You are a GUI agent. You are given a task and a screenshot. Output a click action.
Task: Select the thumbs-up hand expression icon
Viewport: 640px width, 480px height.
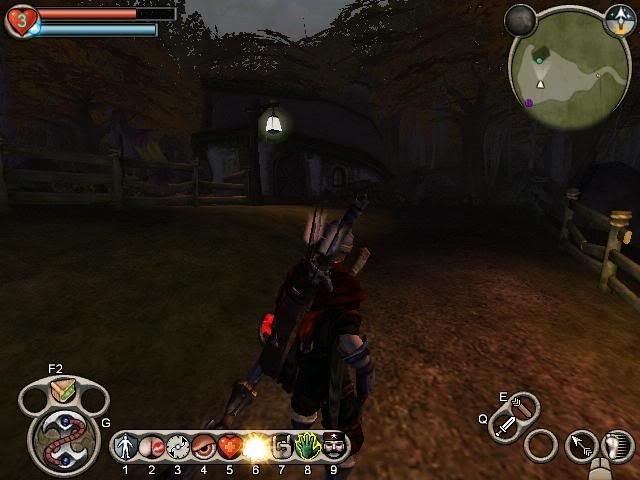point(282,446)
